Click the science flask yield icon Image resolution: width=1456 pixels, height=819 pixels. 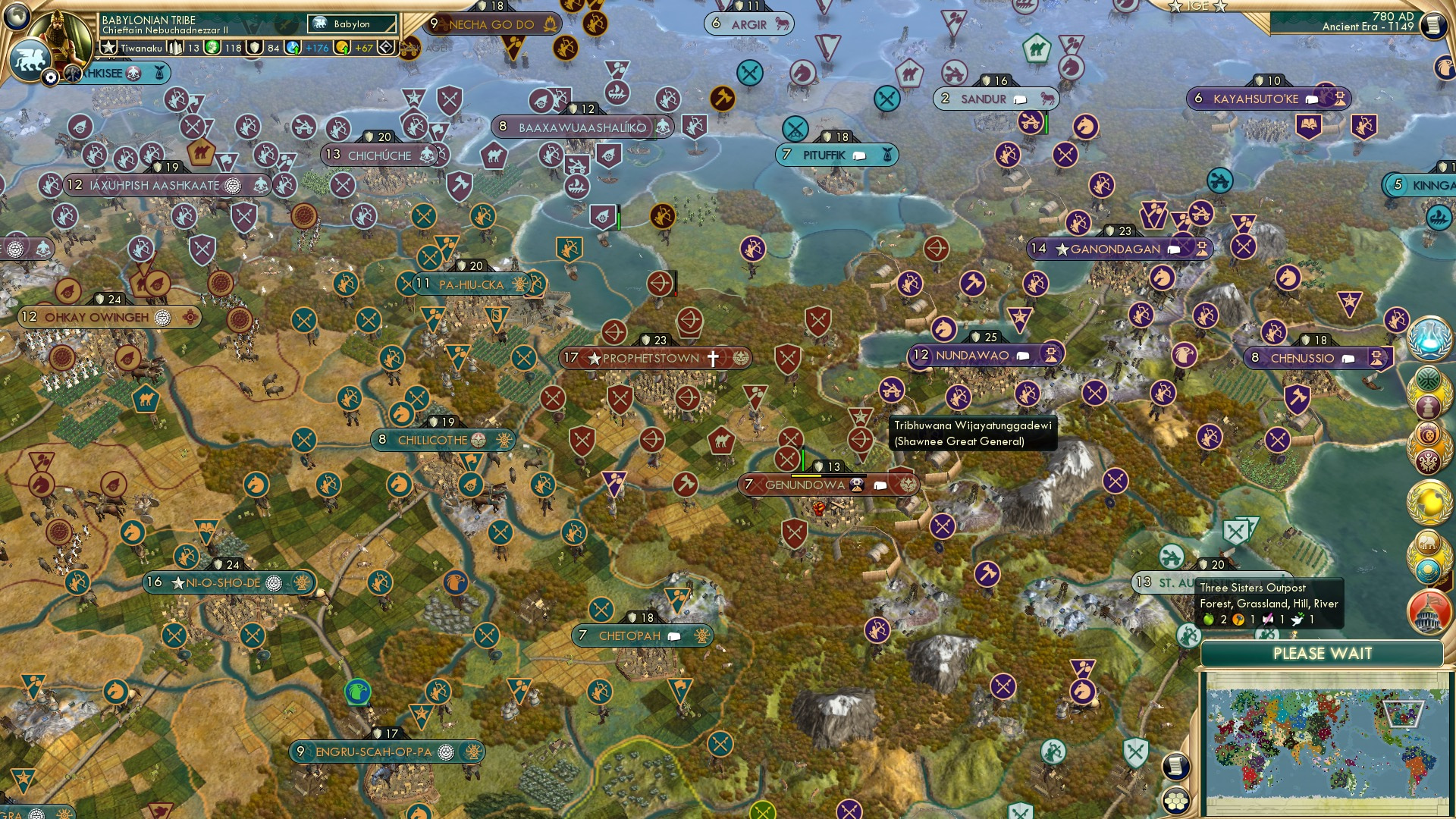293,48
